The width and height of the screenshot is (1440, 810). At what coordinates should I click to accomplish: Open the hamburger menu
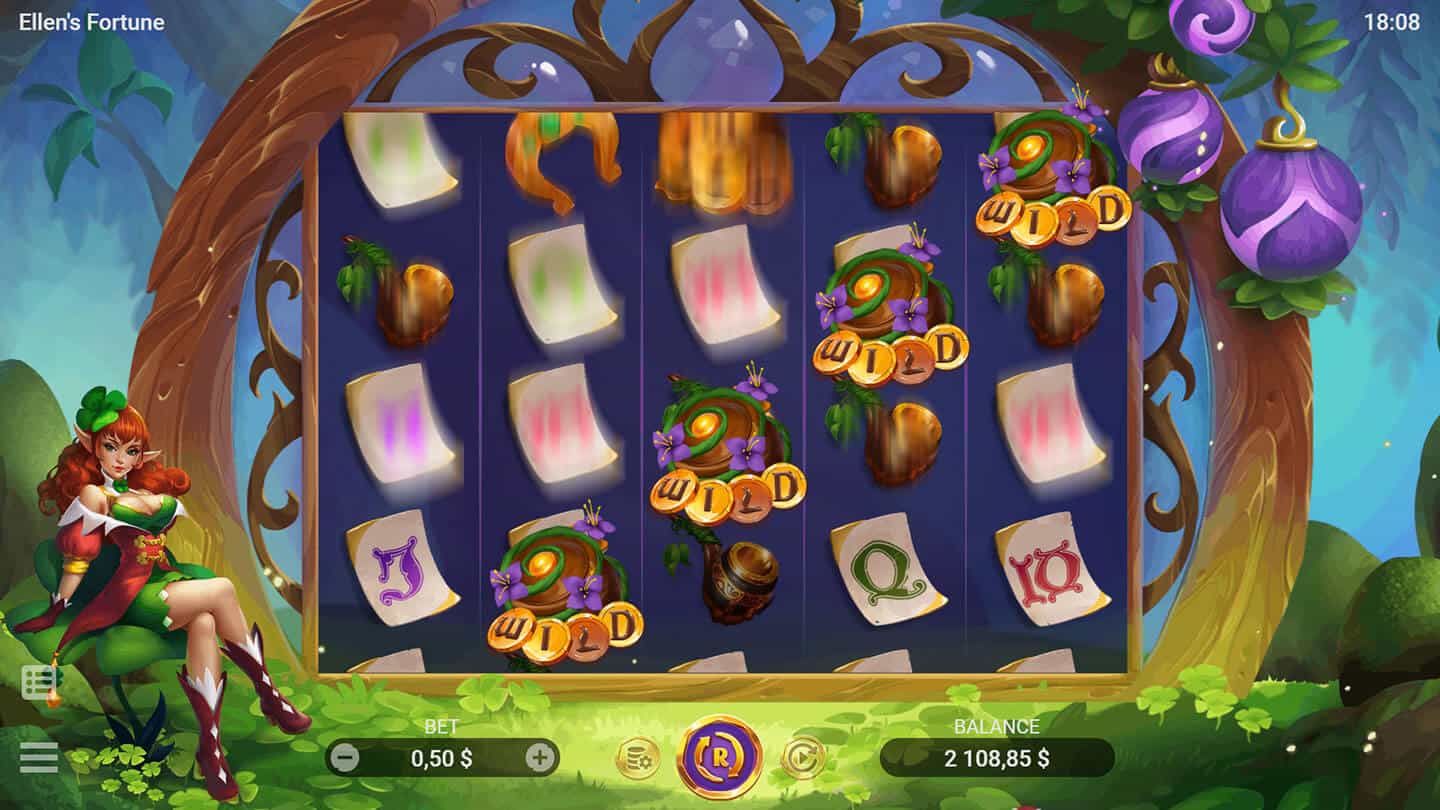pos(38,757)
